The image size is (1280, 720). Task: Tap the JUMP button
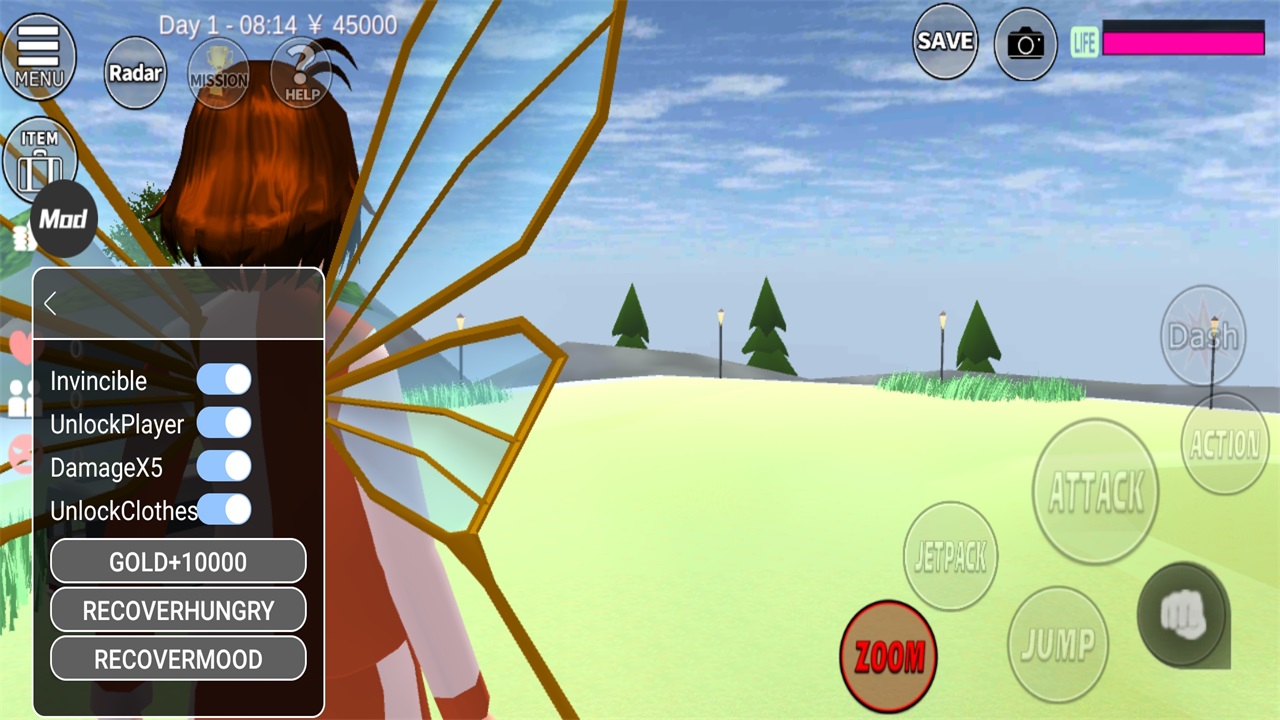[1057, 644]
